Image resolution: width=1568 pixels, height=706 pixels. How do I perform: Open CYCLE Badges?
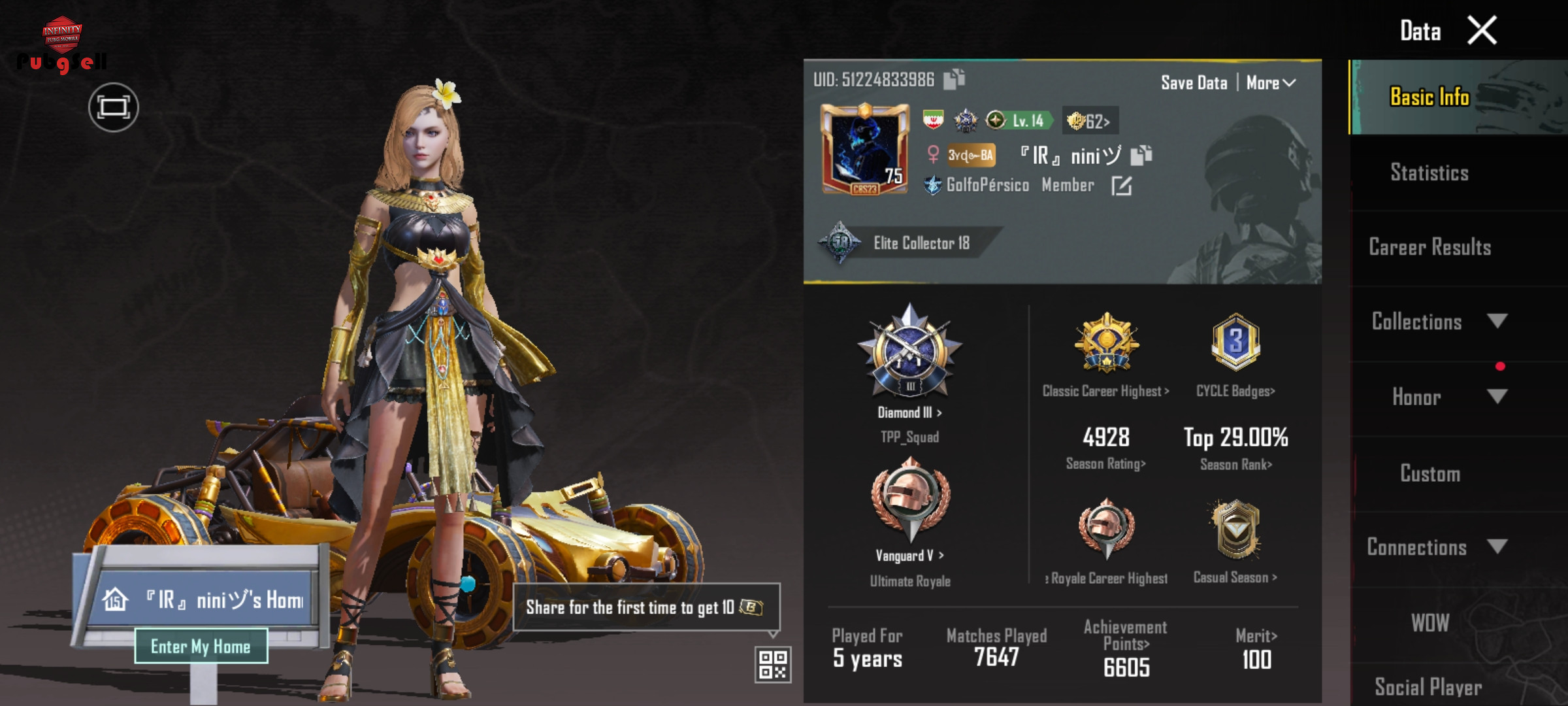(x=1235, y=391)
